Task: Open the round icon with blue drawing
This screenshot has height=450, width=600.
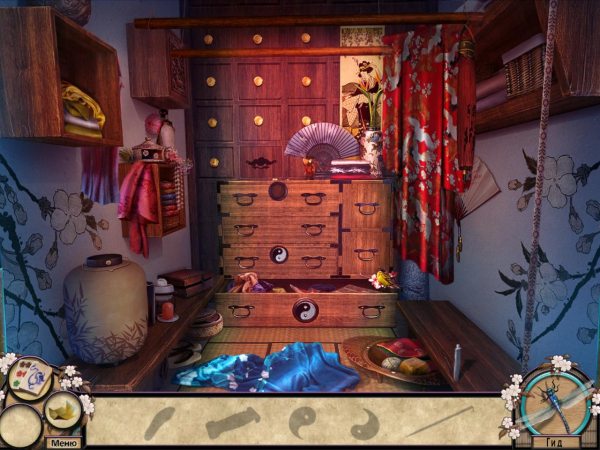Action: point(30,380)
